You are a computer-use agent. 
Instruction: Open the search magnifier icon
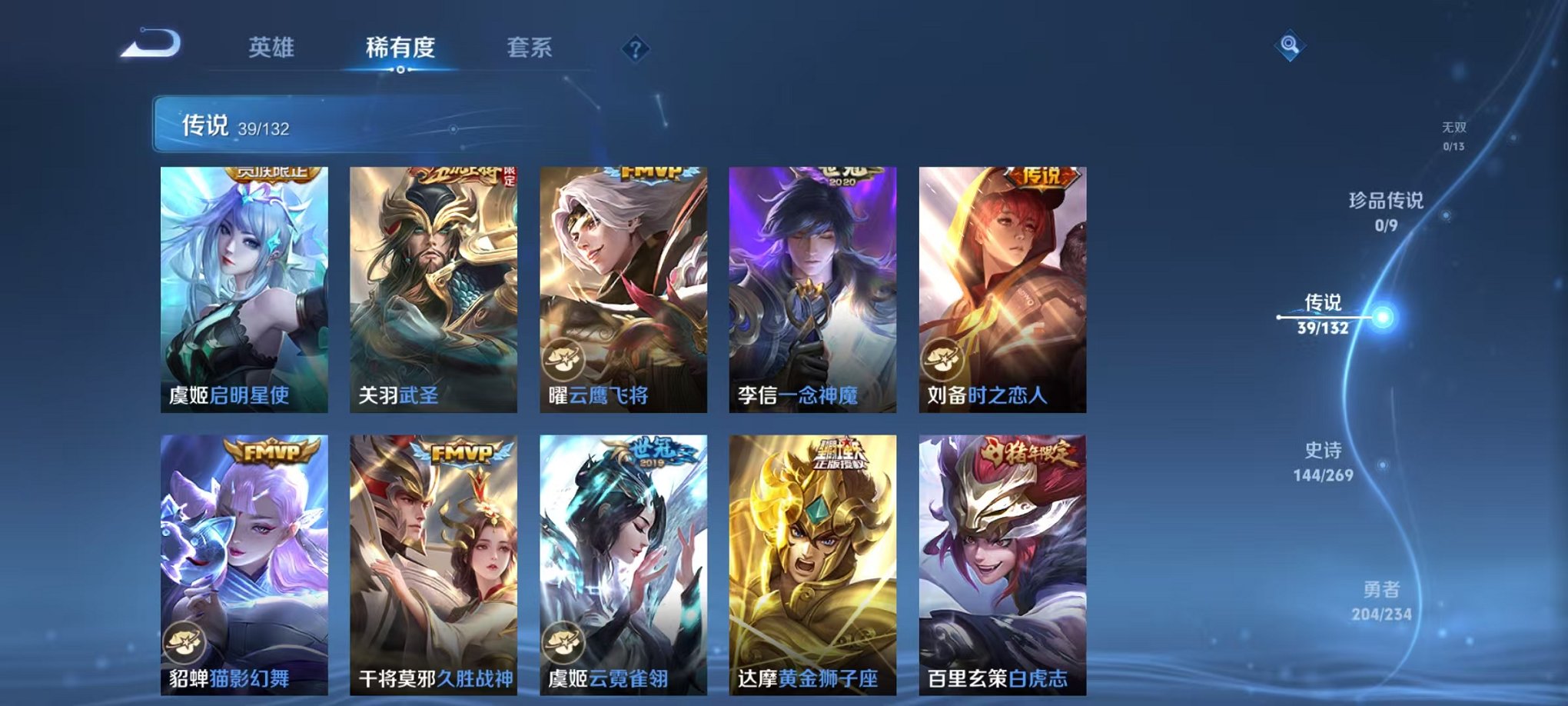pyautogui.click(x=1291, y=46)
